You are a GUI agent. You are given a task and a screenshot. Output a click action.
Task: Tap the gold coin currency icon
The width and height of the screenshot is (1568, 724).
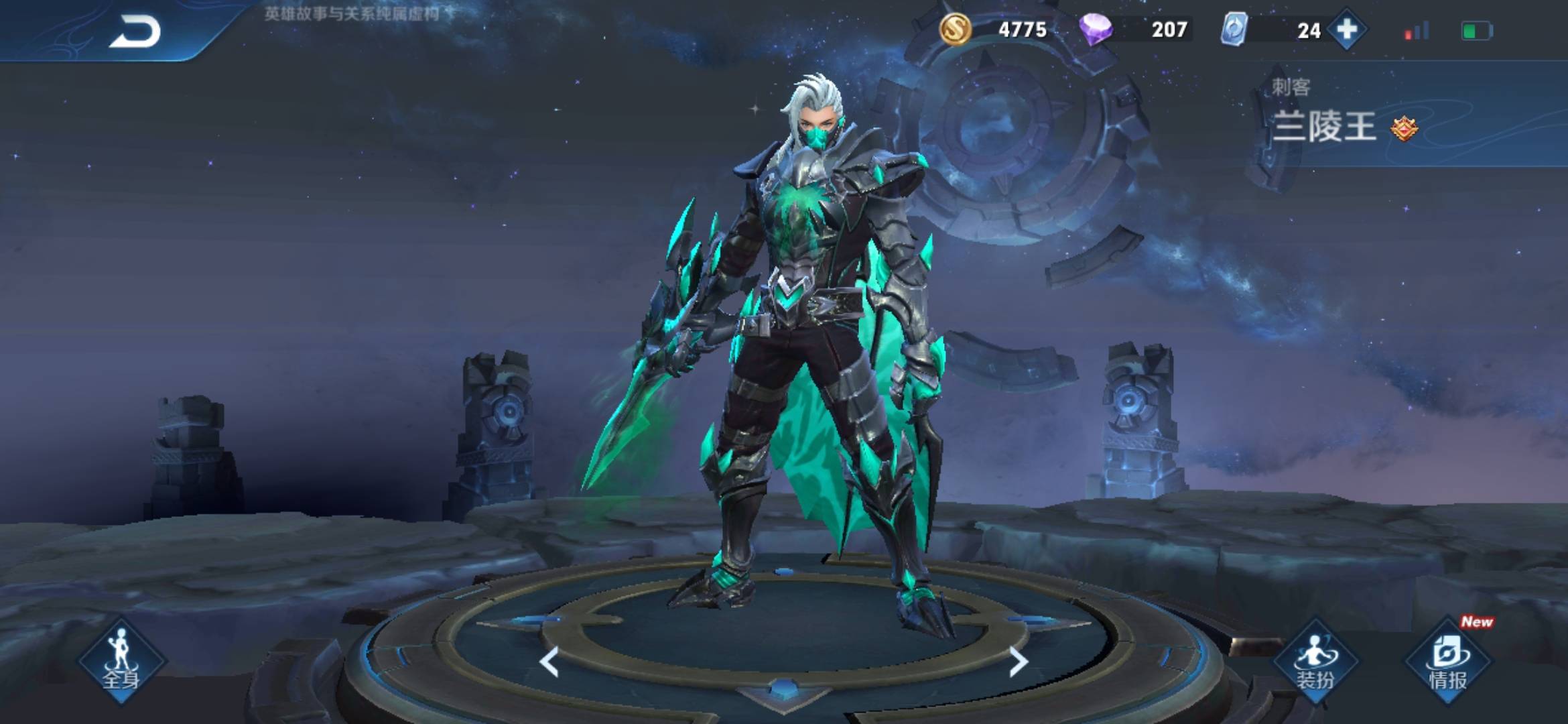(955, 29)
